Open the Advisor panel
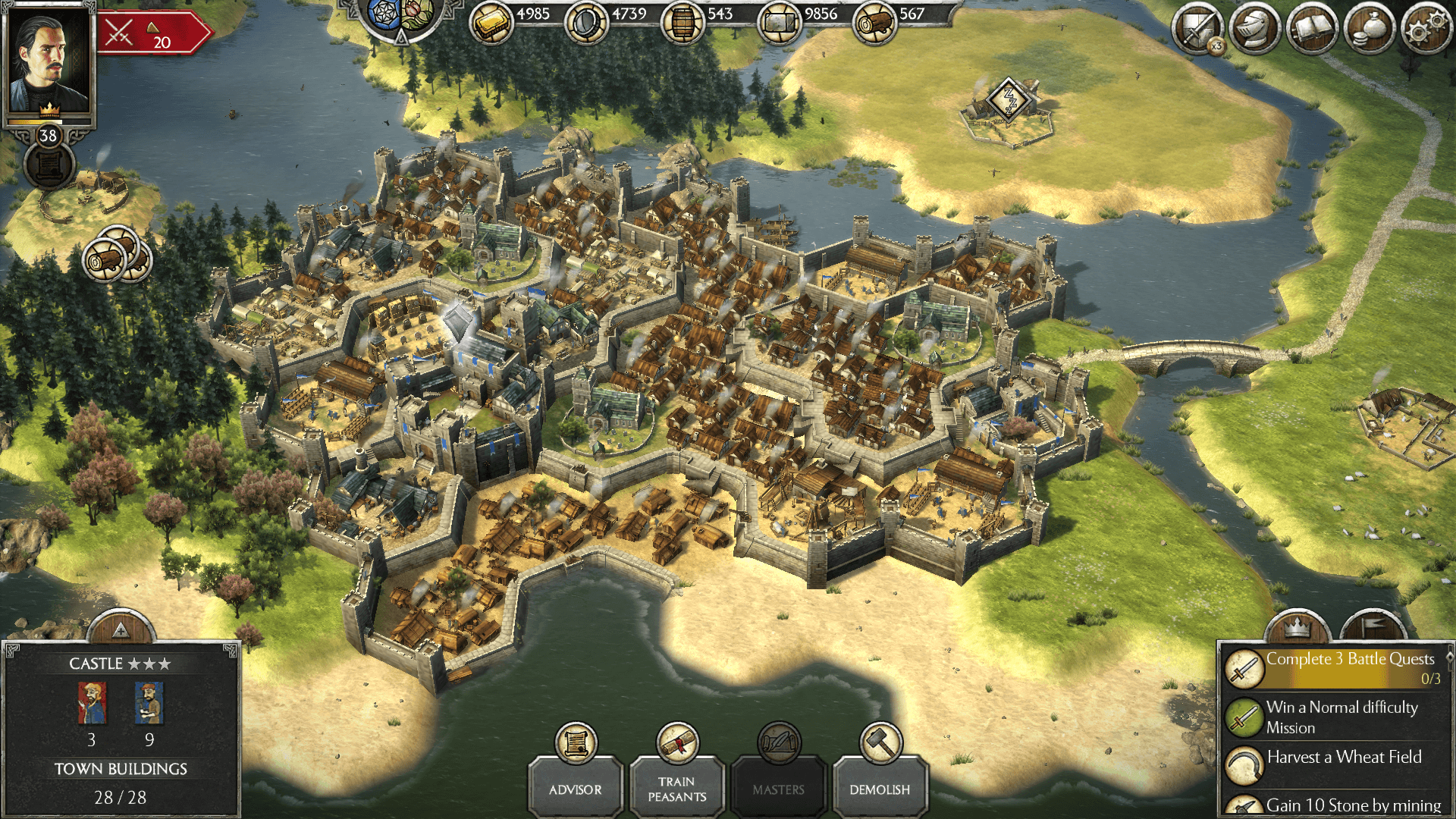The height and width of the screenshot is (819, 1456). click(576, 787)
